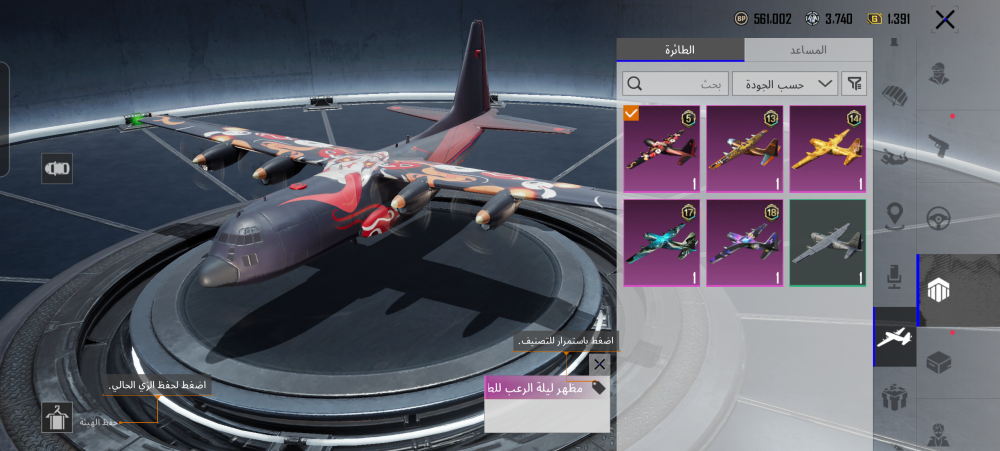Select the red-black plane skin numbered 5

pos(661,149)
